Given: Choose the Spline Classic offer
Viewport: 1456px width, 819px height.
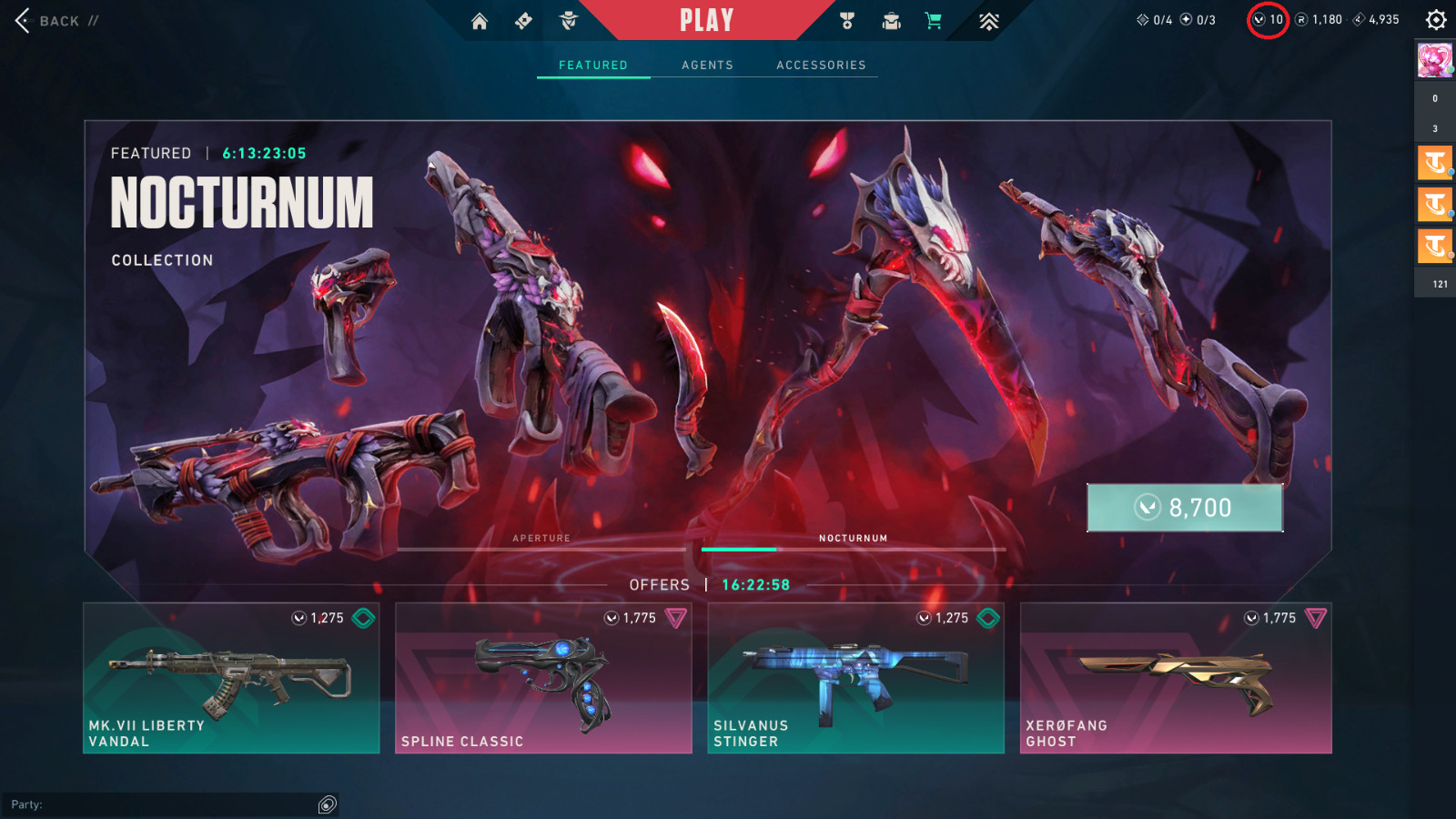Looking at the screenshot, I should point(543,678).
